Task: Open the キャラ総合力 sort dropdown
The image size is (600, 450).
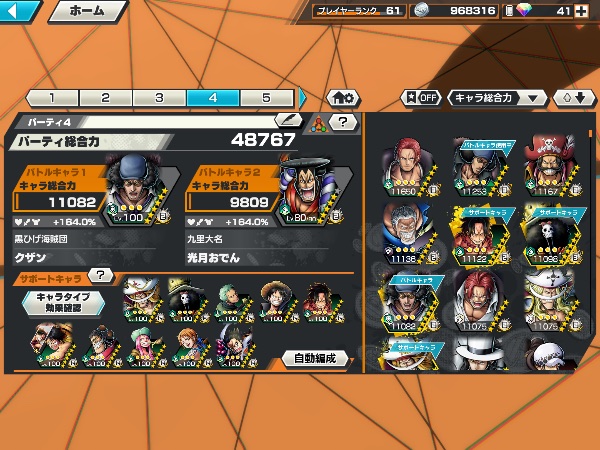Action: click(497, 98)
